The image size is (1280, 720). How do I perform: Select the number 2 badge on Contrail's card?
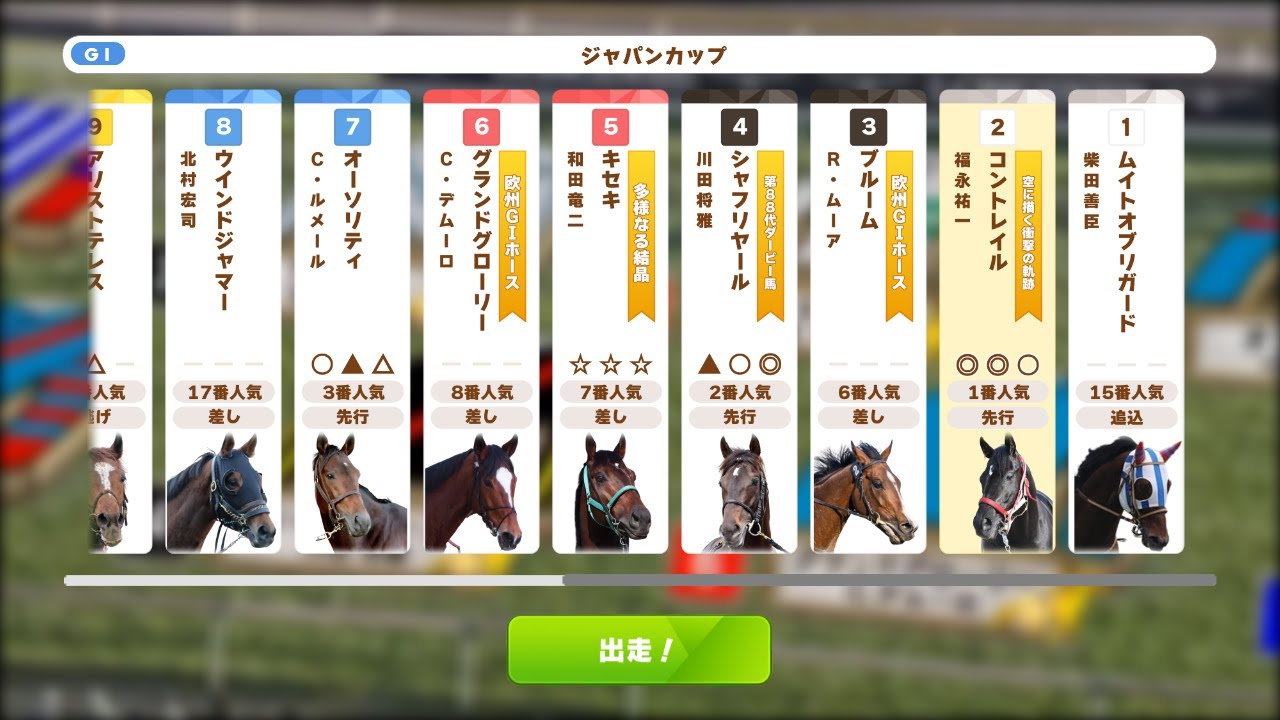(995, 128)
